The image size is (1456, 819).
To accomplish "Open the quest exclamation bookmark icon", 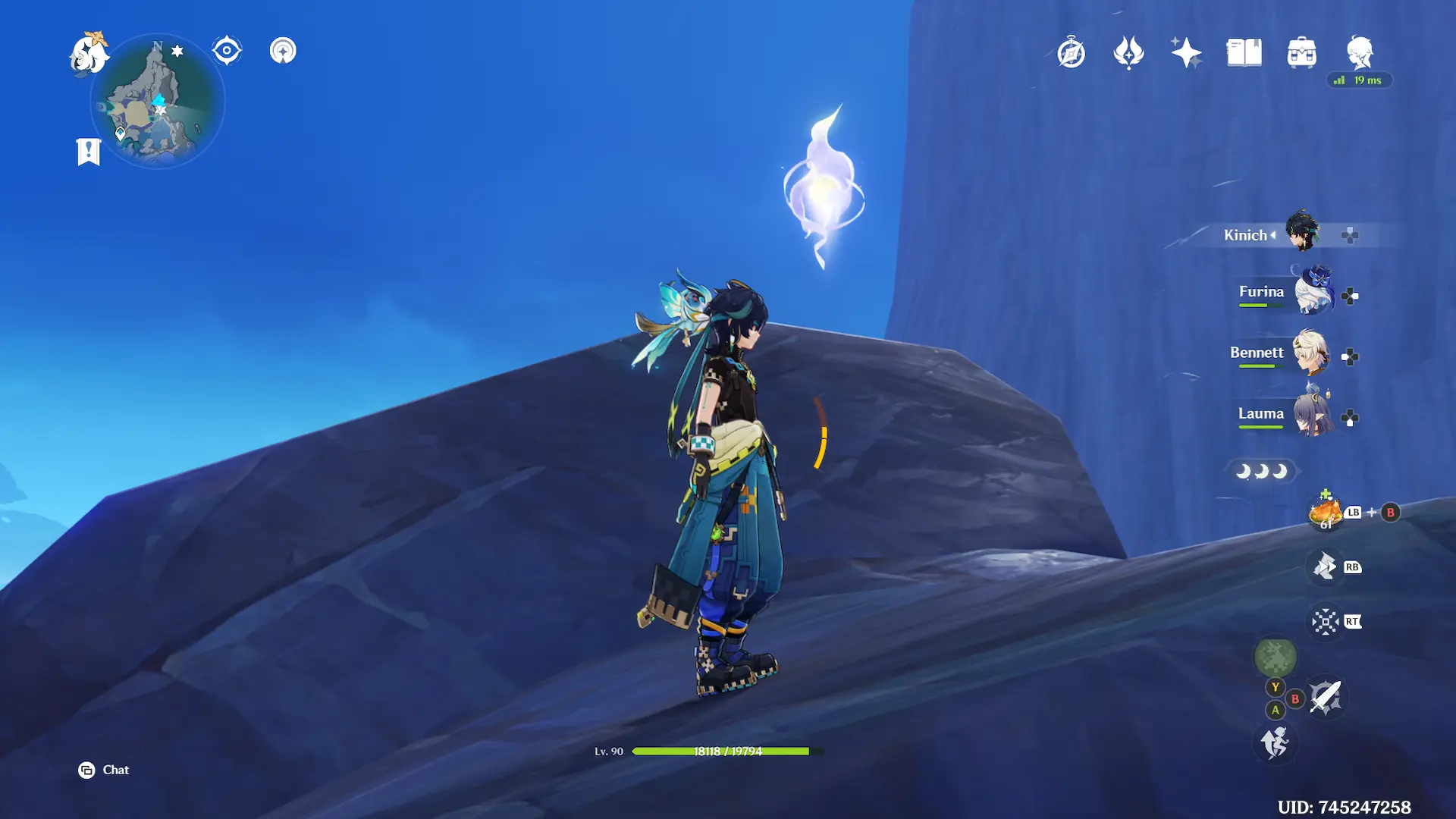I will pyautogui.click(x=89, y=152).
